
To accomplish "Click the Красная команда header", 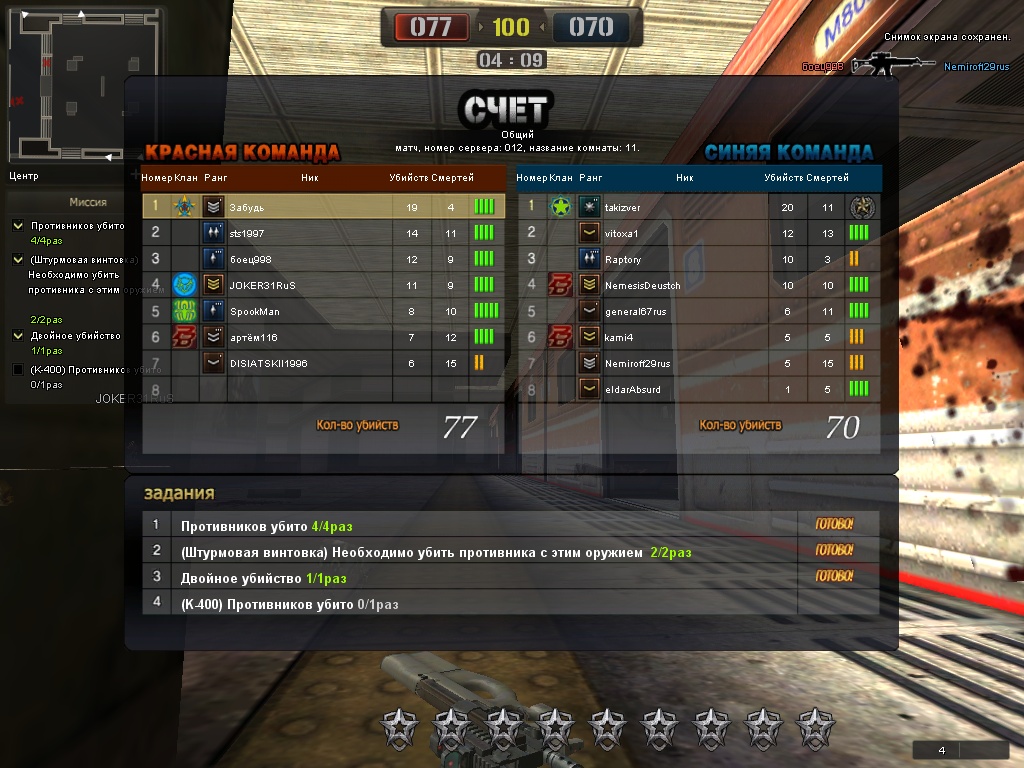I will point(242,152).
